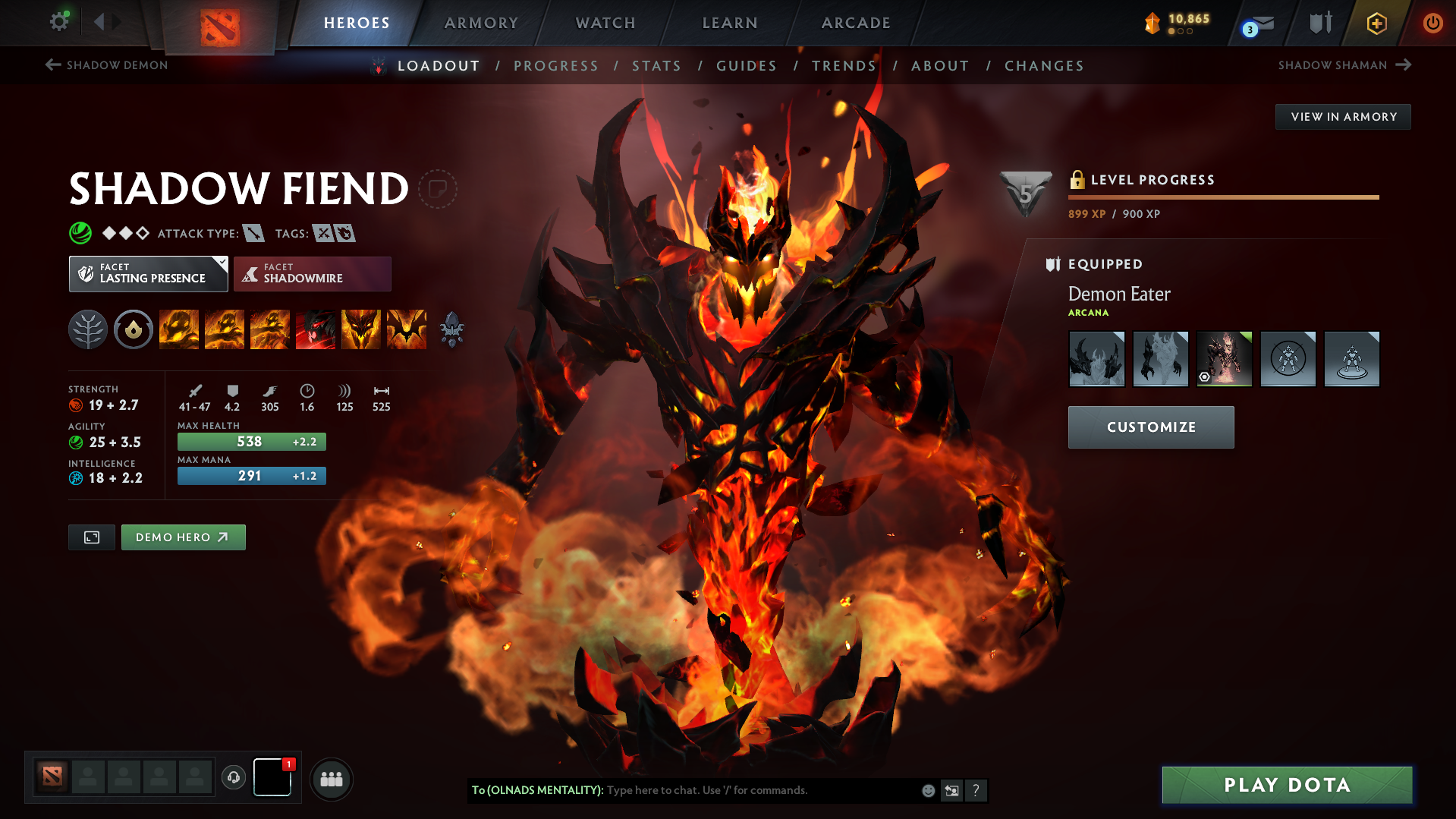
Task: Quit game with the red power button
Action: (1432, 23)
